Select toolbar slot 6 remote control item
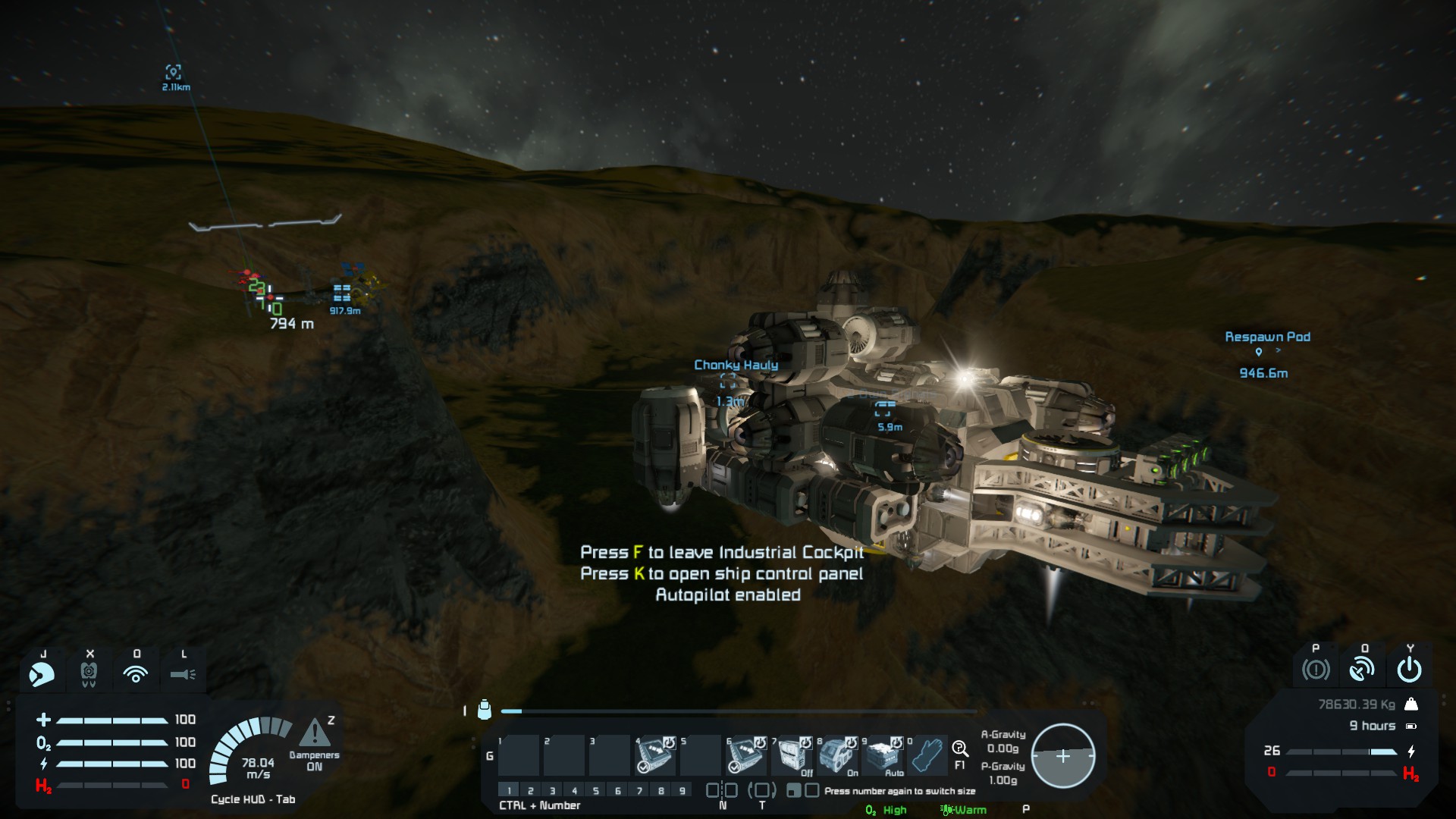 745,755
